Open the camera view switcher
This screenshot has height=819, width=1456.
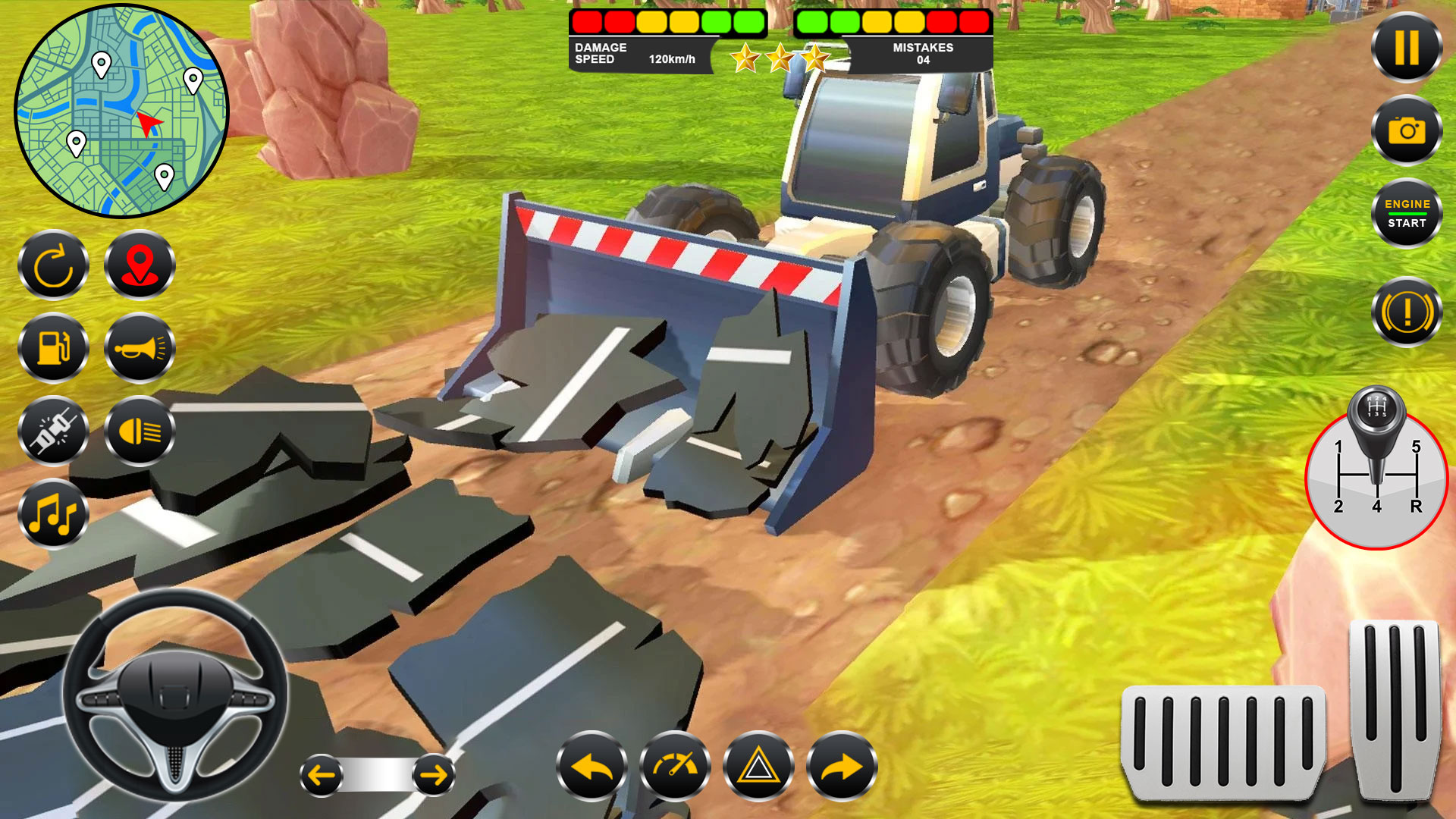click(1407, 130)
